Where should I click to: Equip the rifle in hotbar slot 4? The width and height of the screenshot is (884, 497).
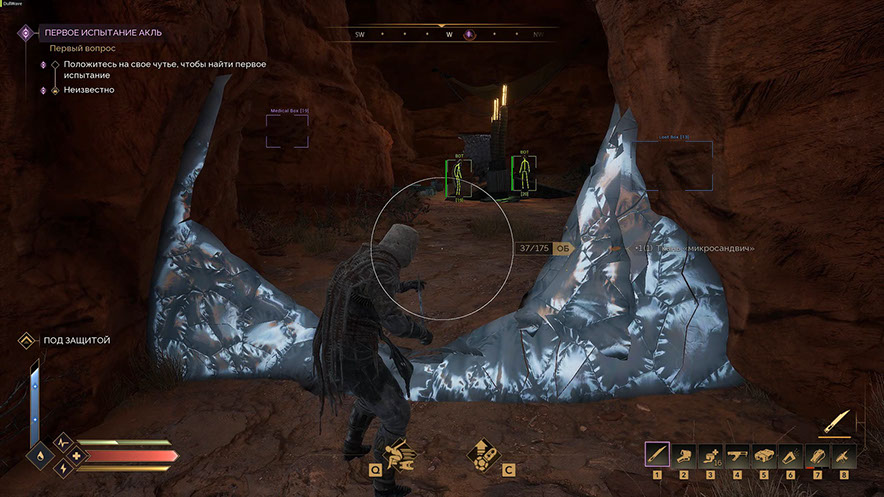[737, 455]
